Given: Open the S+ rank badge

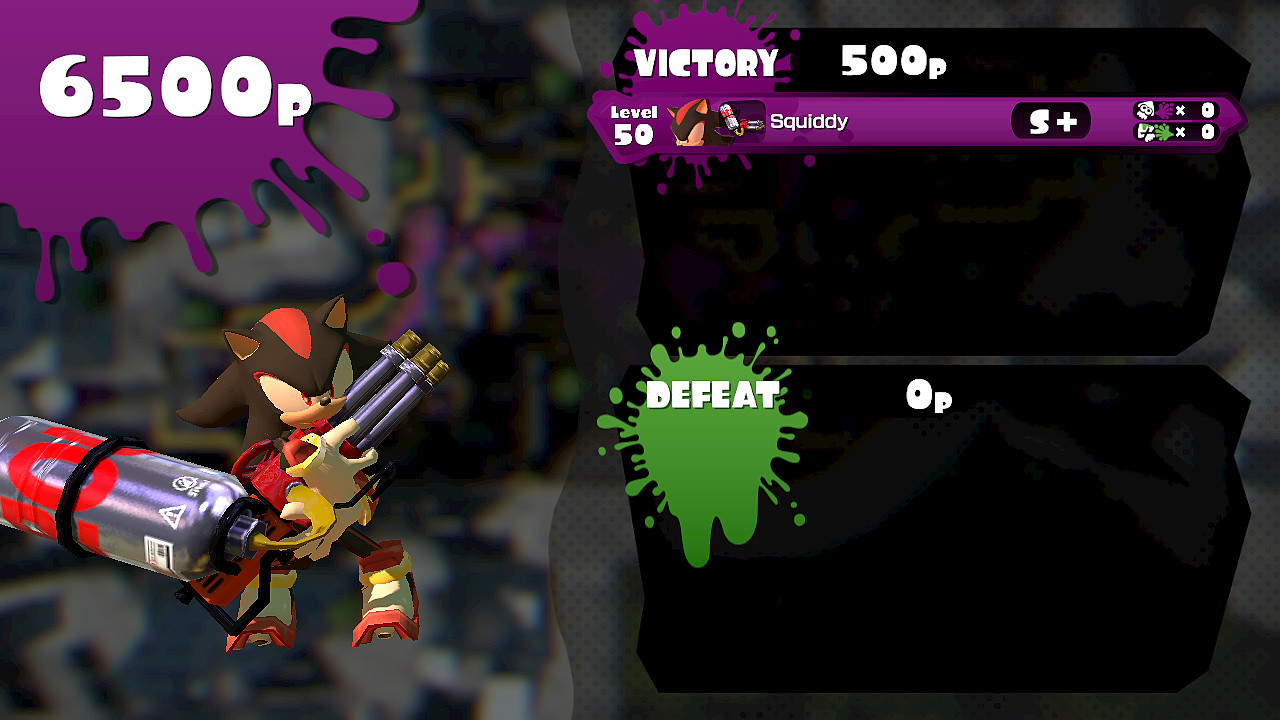Looking at the screenshot, I should [1050, 120].
